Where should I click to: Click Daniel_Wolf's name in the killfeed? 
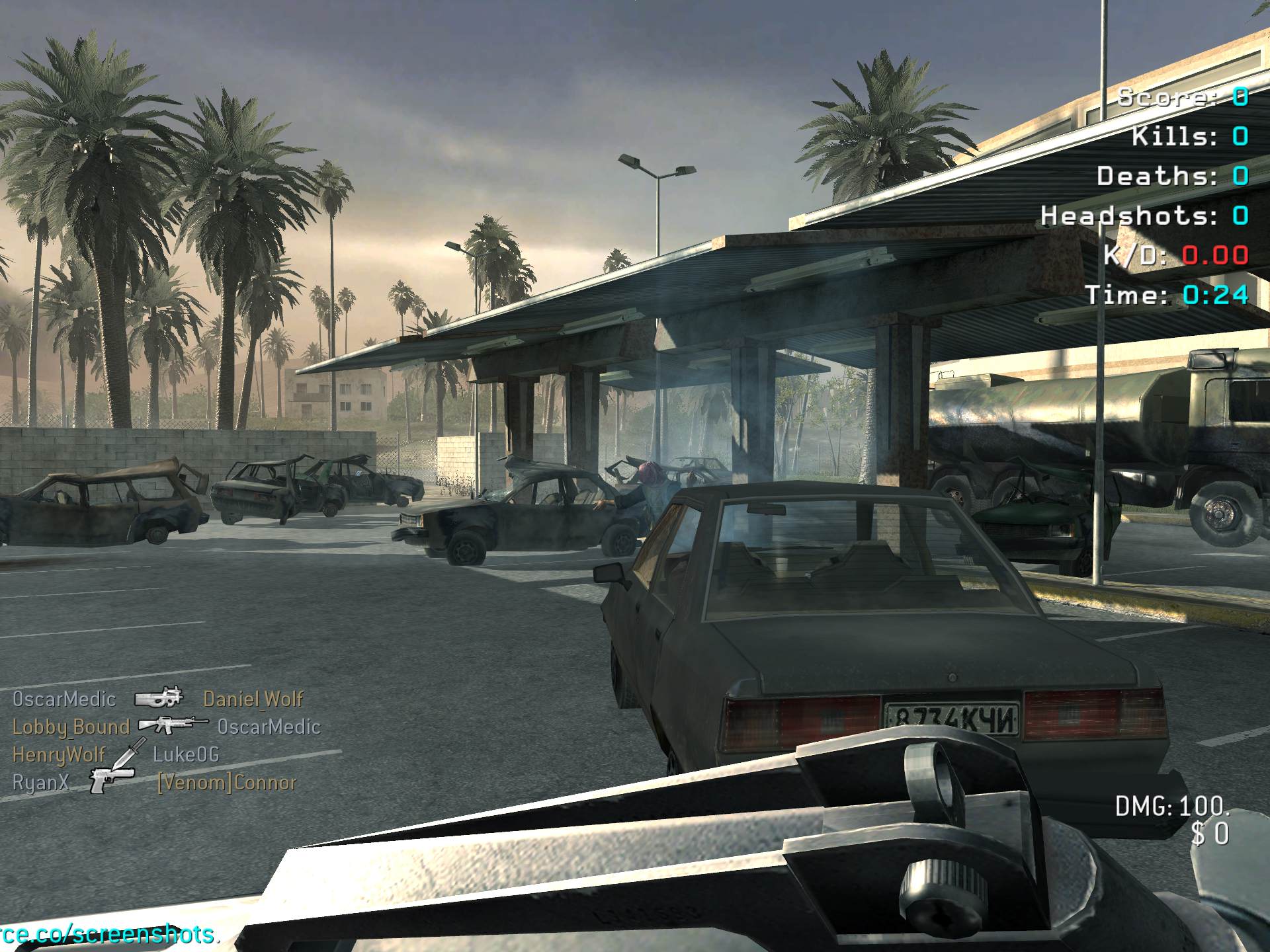tap(253, 699)
